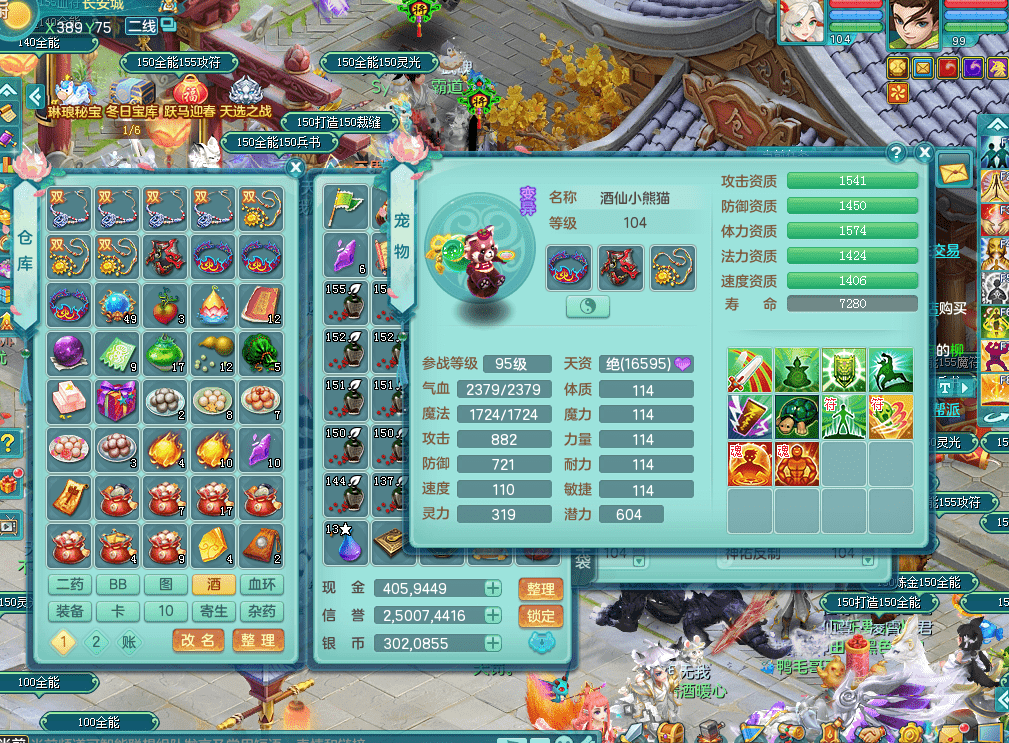Add cash with 现金 plus button

493,588
